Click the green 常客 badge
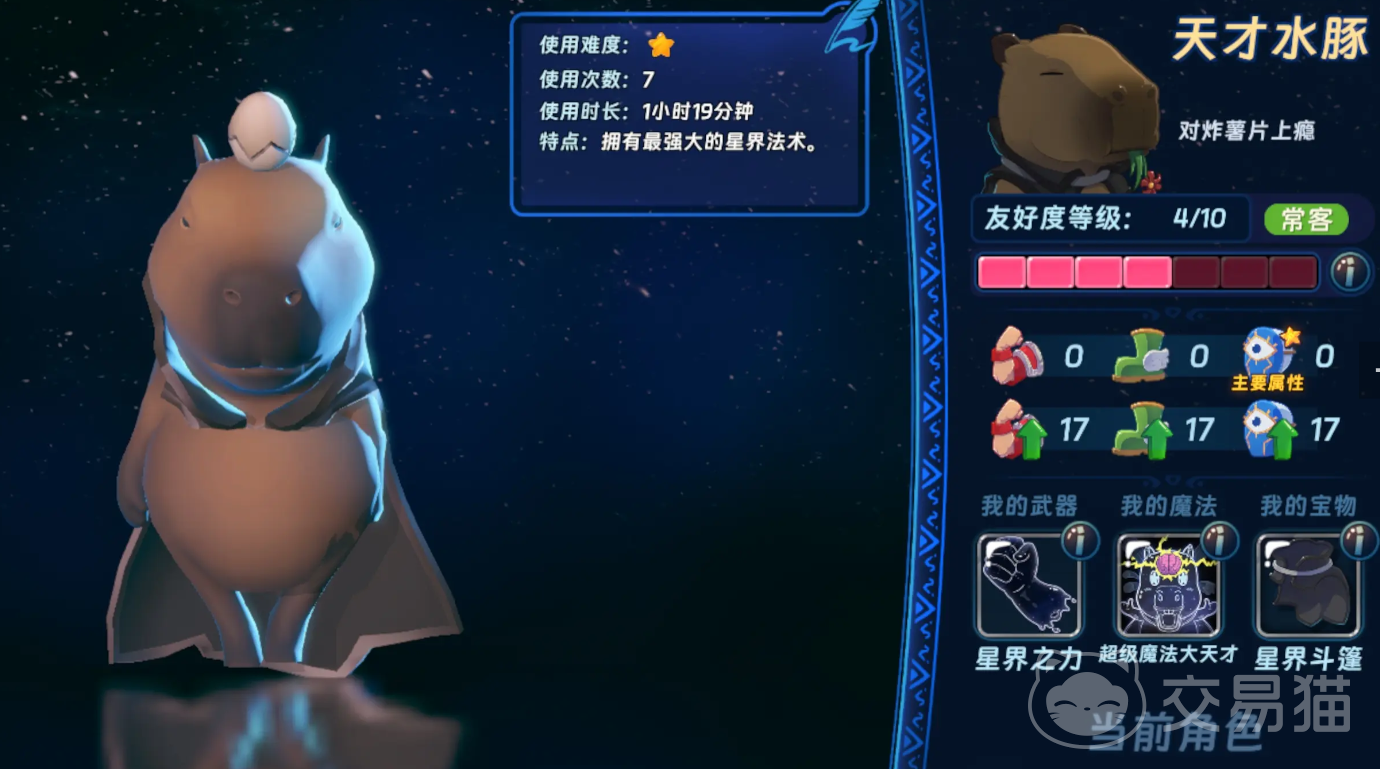Screen dimensions: 1380x769 [1306, 219]
